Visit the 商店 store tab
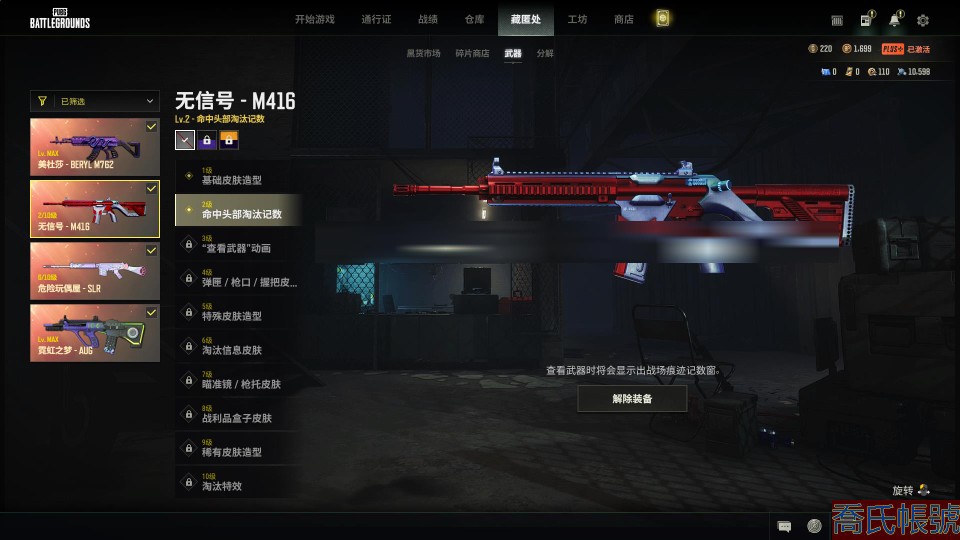 coord(623,19)
